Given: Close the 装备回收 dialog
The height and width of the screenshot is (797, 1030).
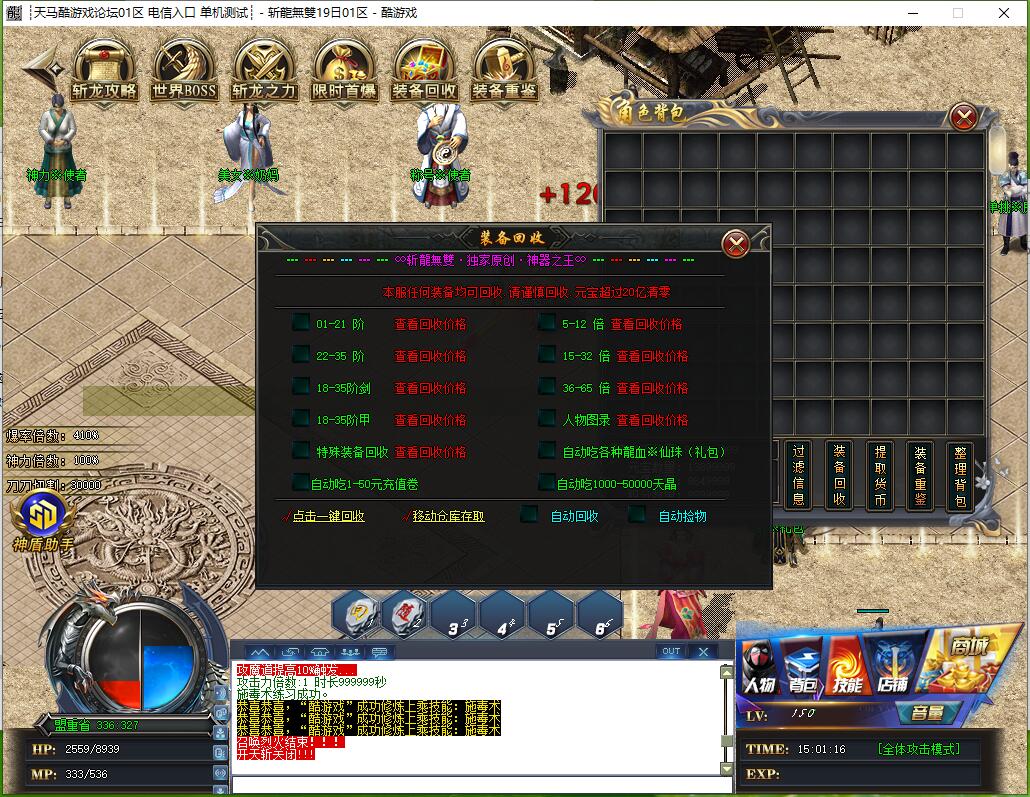Looking at the screenshot, I should [x=736, y=244].
